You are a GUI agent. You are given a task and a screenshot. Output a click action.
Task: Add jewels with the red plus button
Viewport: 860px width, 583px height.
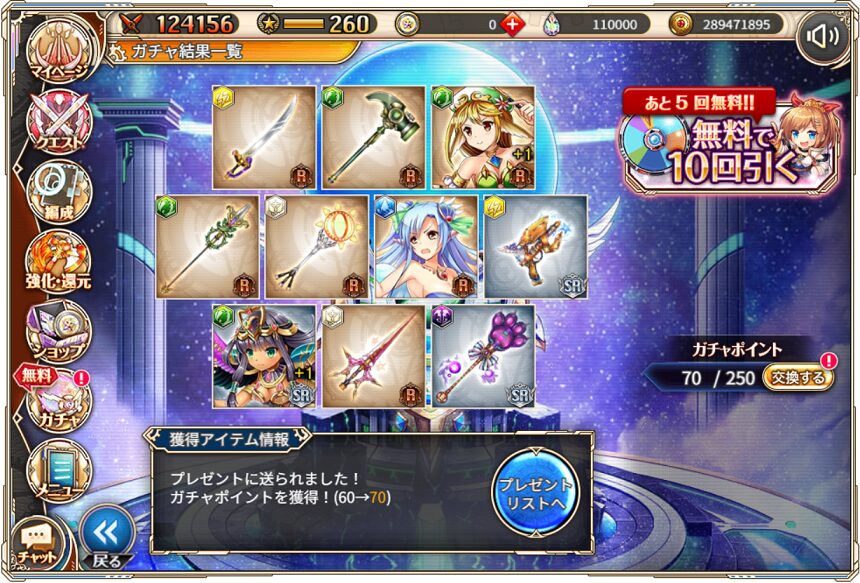tap(512, 24)
